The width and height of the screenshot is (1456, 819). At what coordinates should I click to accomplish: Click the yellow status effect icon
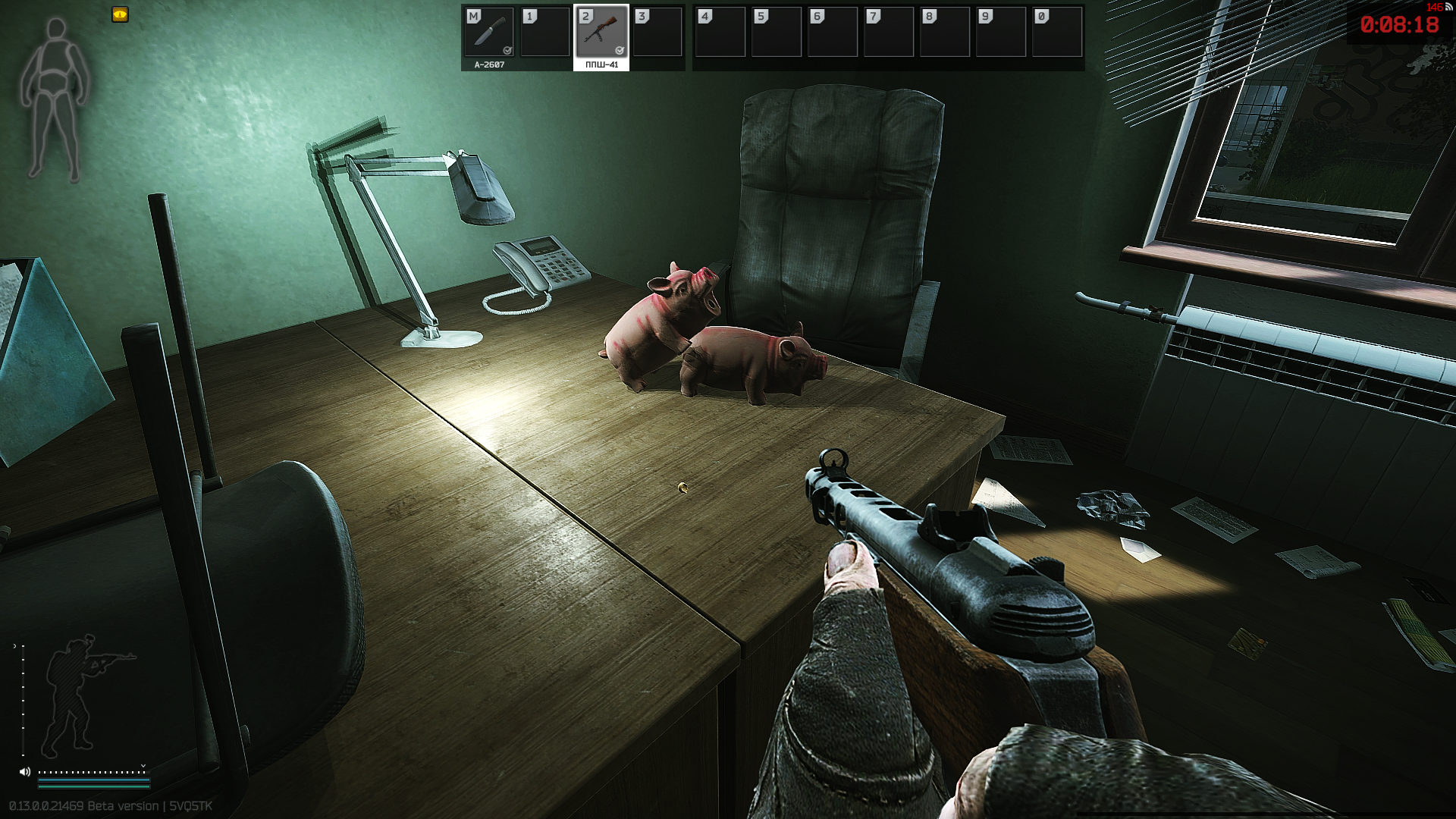click(120, 14)
